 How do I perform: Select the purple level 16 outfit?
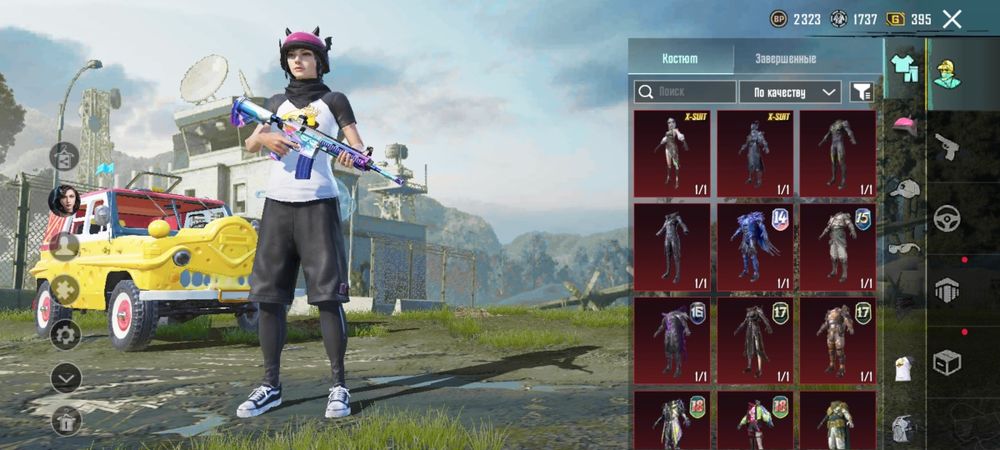click(671, 339)
